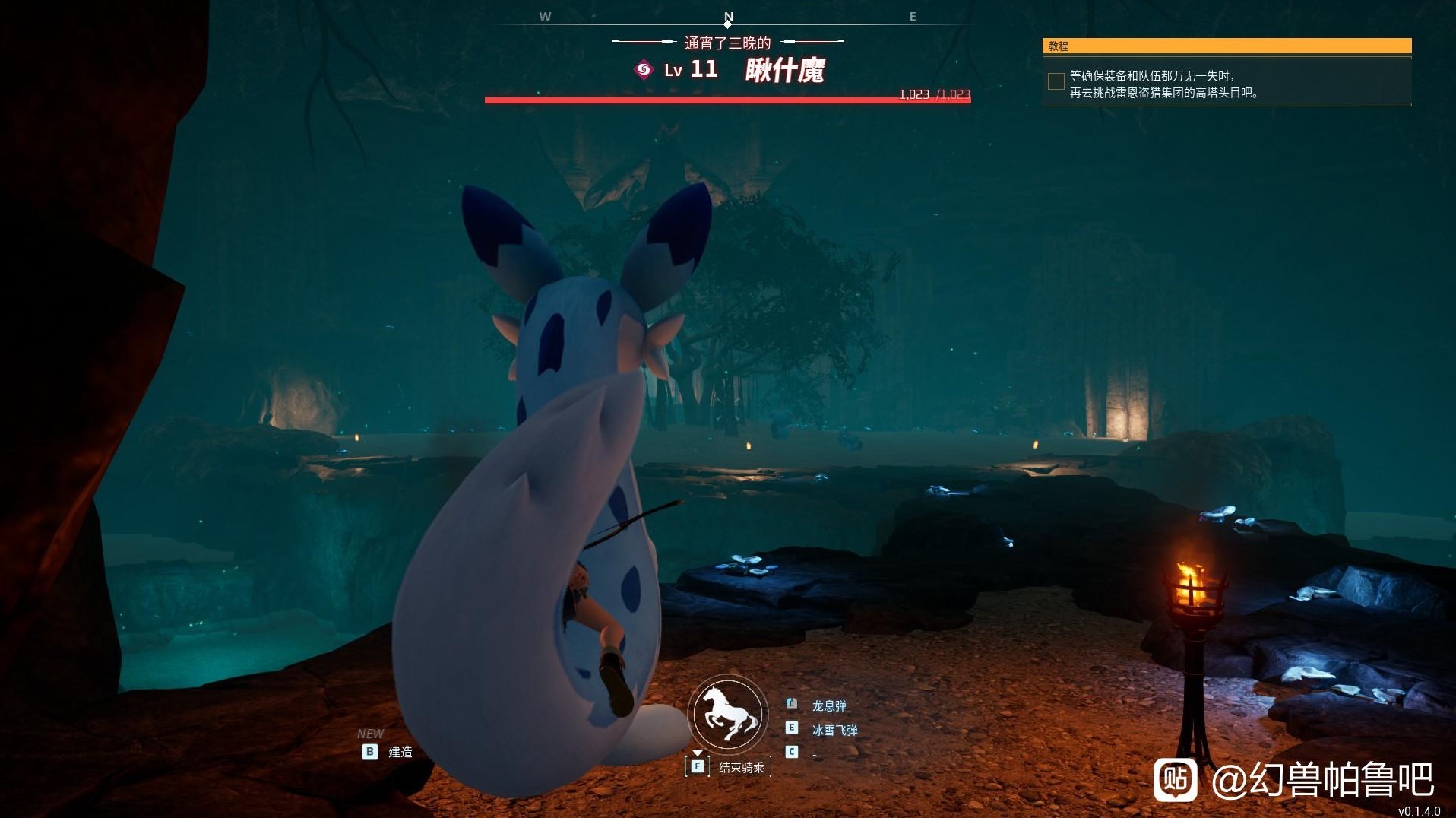The width and height of the screenshot is (1456, 818).
Task: Tick the tutorial objective checkbox
Action: point(1056,81)
